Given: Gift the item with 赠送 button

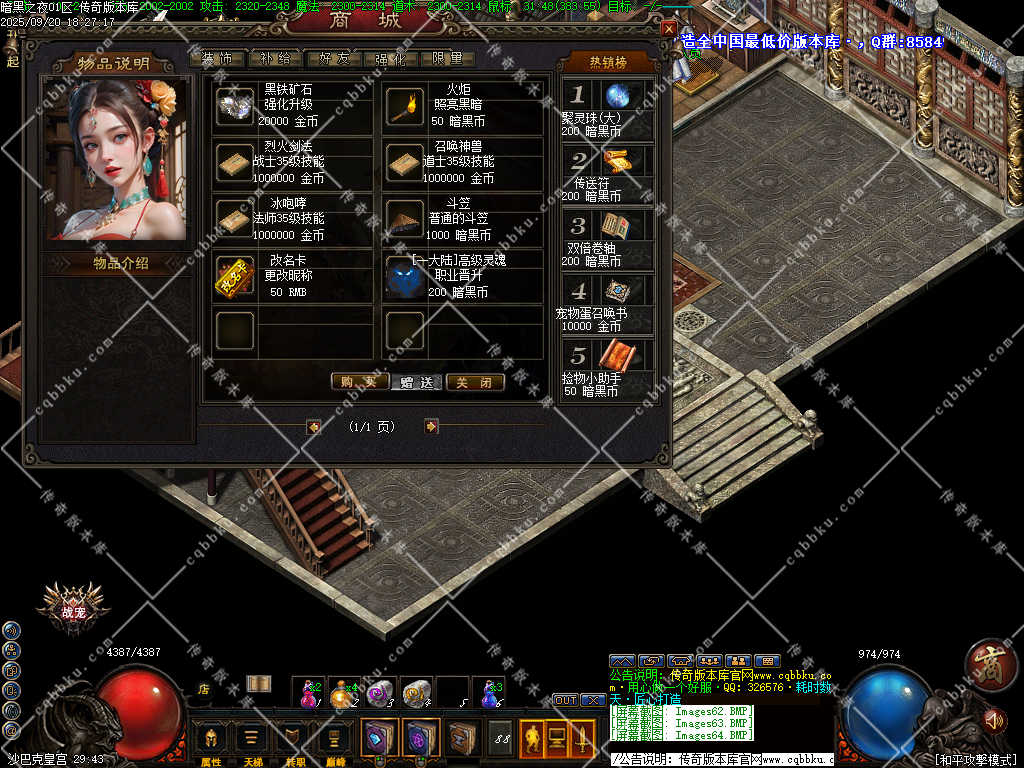Looking at the screenshot, I should click(417, 382).
